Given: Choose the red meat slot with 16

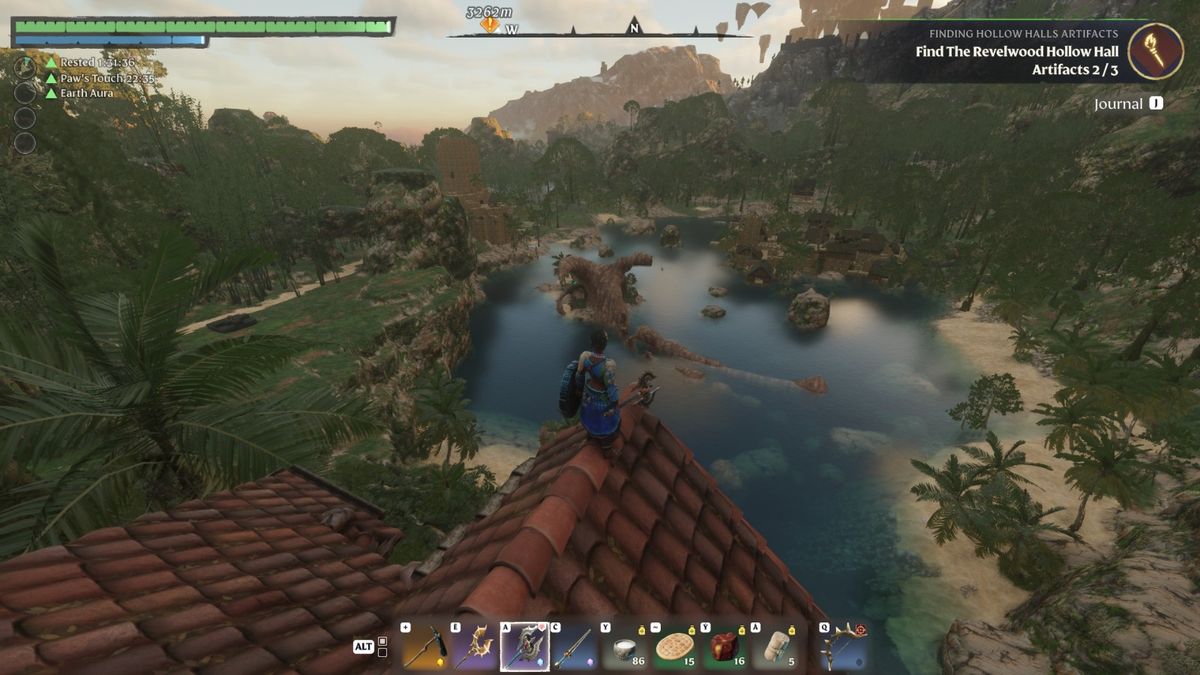Looking at the screenshot, I should point(726,647).
